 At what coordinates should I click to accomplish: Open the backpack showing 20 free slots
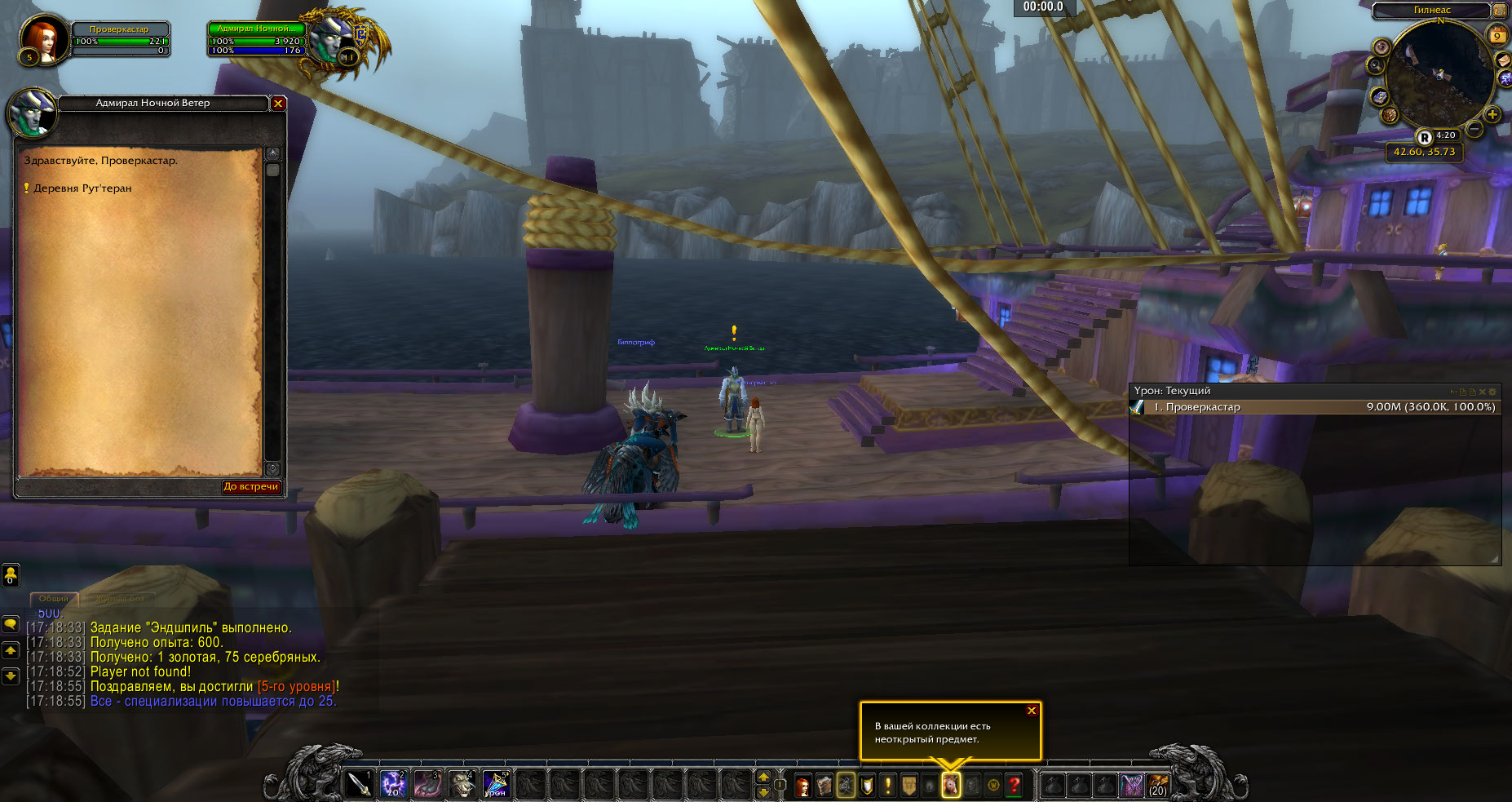[1157, 786]
